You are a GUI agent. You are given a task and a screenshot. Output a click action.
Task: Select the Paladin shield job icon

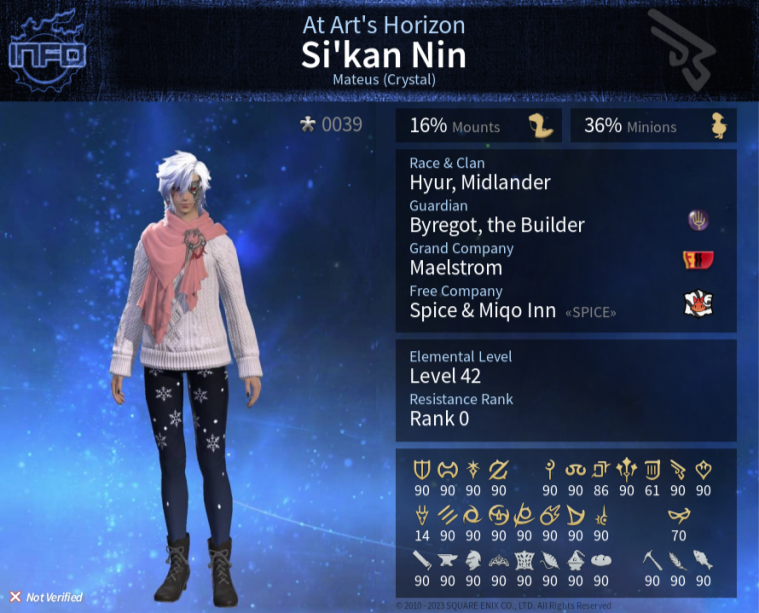(x=422, y=469)
